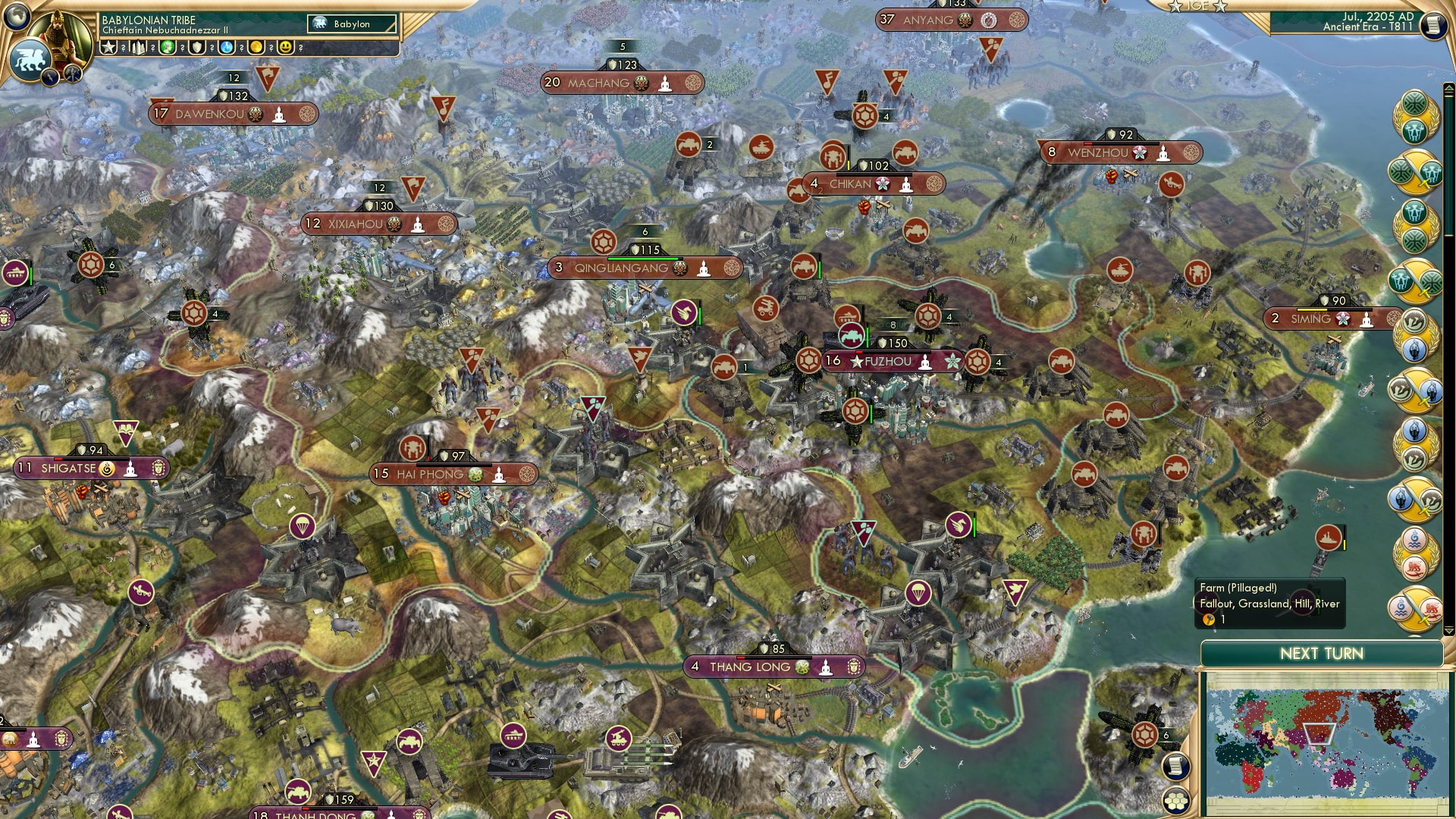
Task: Click the gold coin indicator in the score bar
Action: pyautogui.click(x=256, y=47)
